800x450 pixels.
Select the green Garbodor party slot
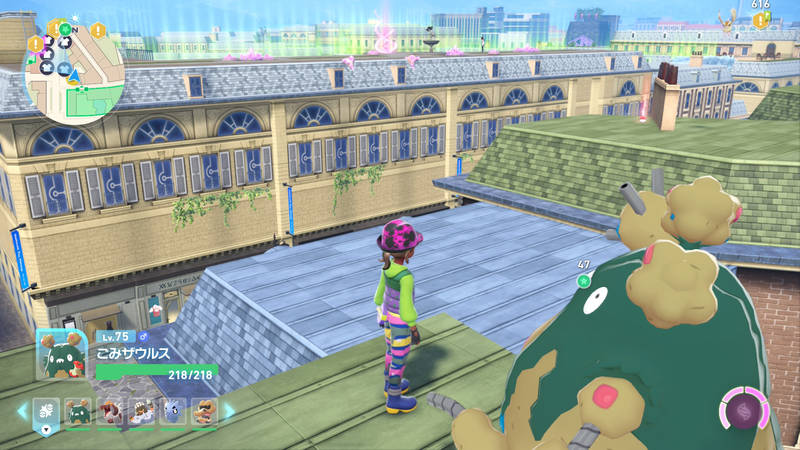point(79,410)
